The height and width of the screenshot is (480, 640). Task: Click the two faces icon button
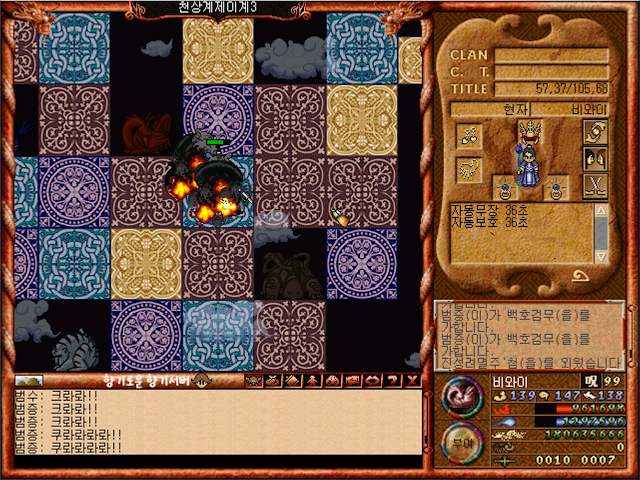[594, 159]
